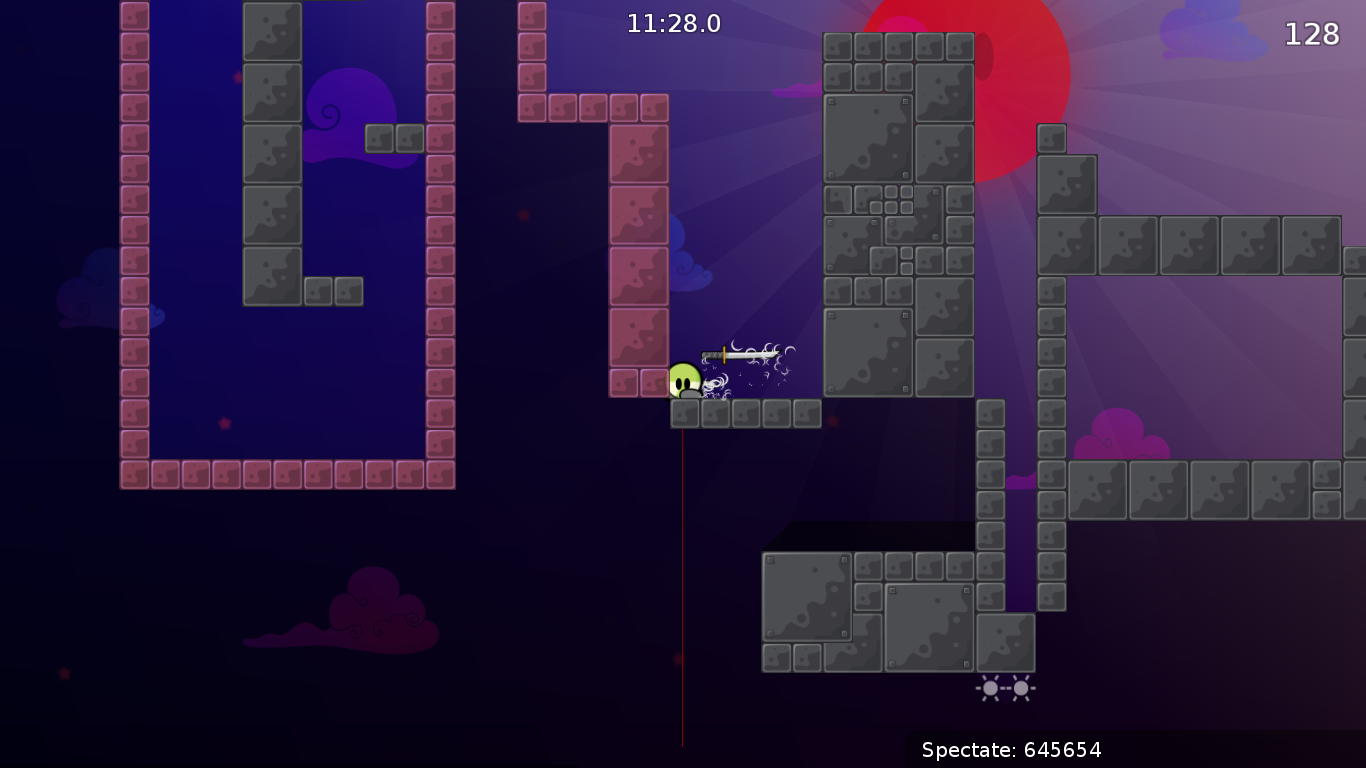Image resolution: width=1366 pixels, height=768 pixels.
Task: Click the score counter showing 128
Action: tap(1311, 35)
